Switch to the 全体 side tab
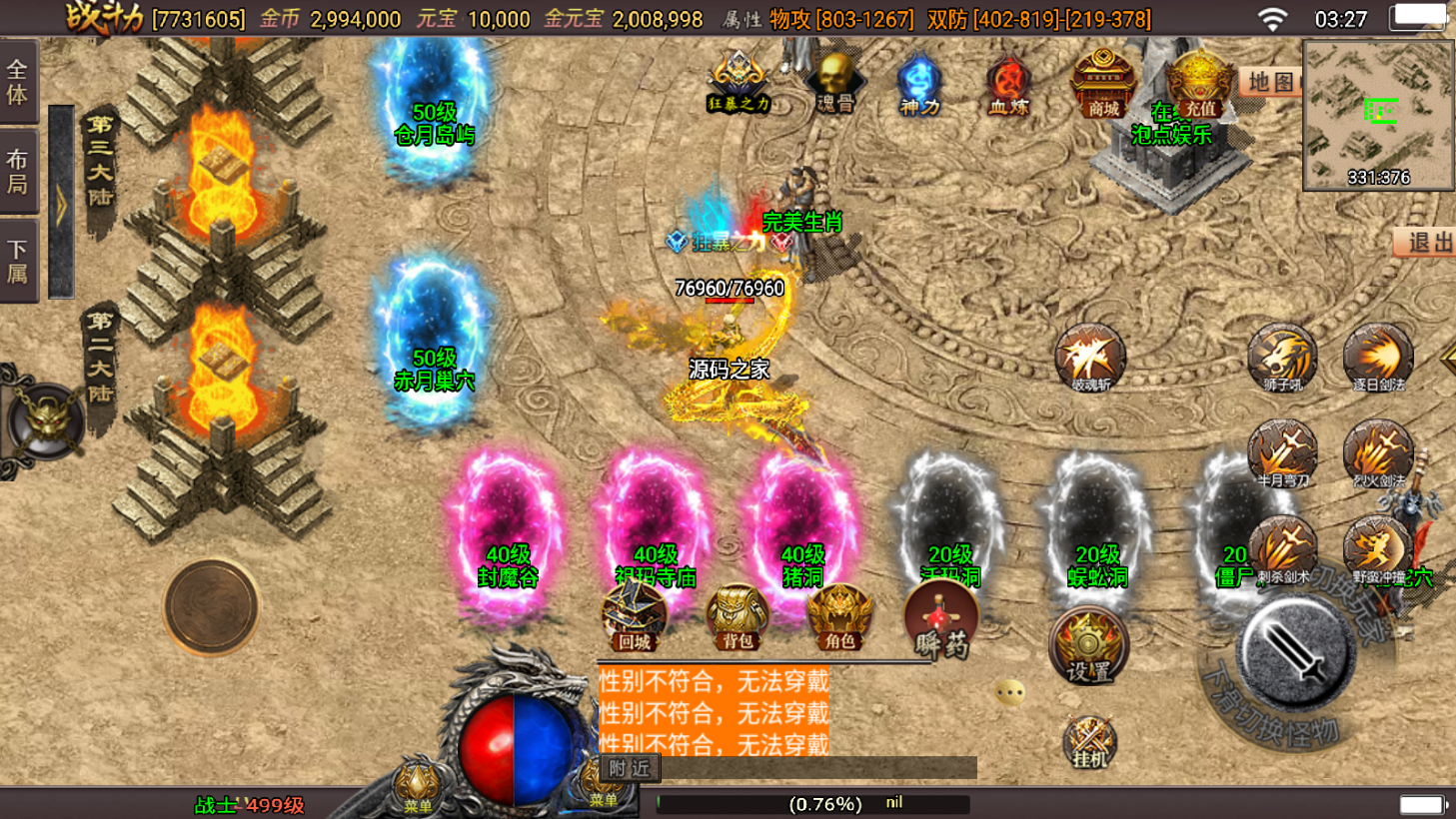1456x819 pixels. (18, 82)
